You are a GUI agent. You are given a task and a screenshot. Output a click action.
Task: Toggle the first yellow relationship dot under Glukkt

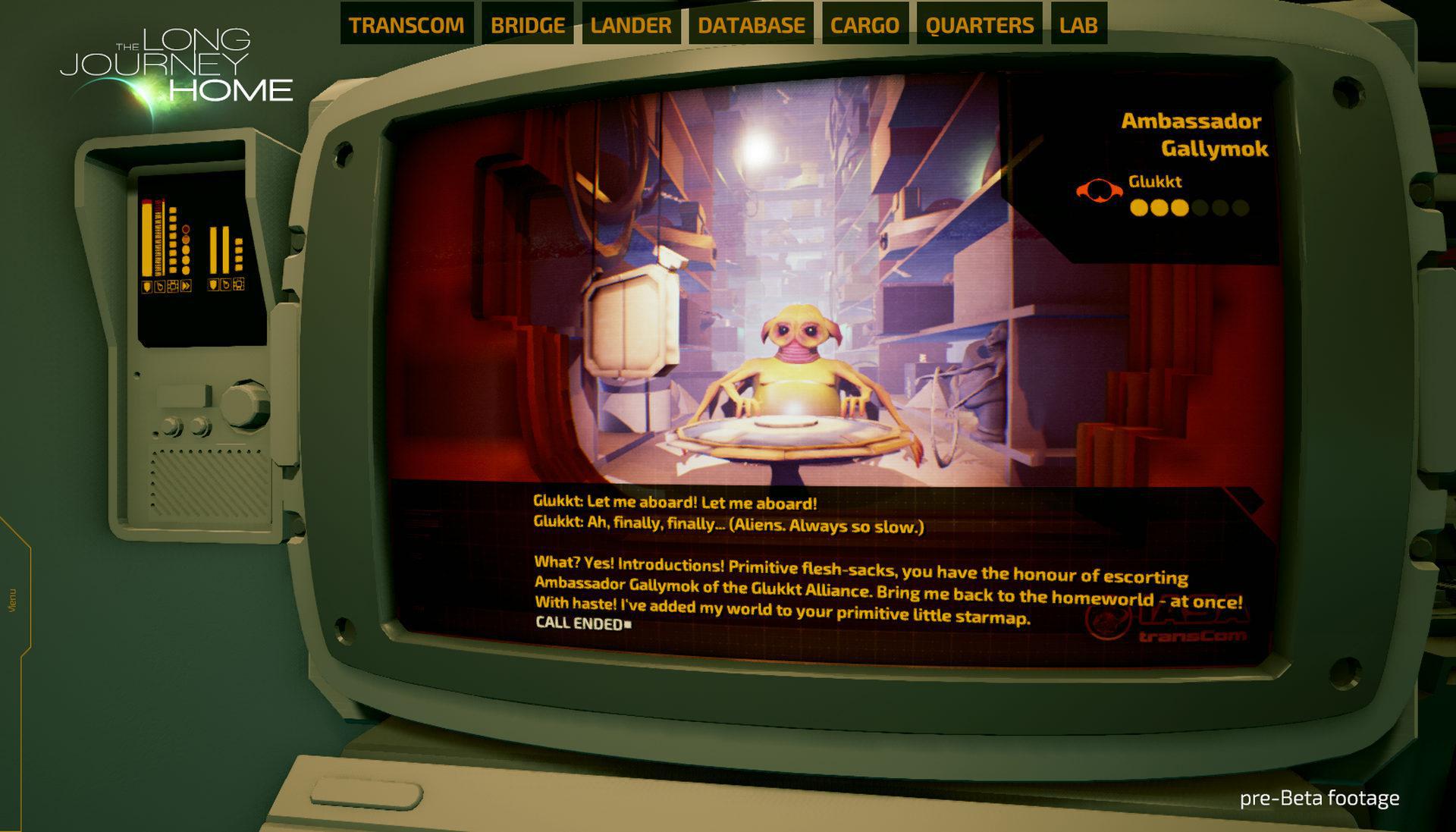1137,206
